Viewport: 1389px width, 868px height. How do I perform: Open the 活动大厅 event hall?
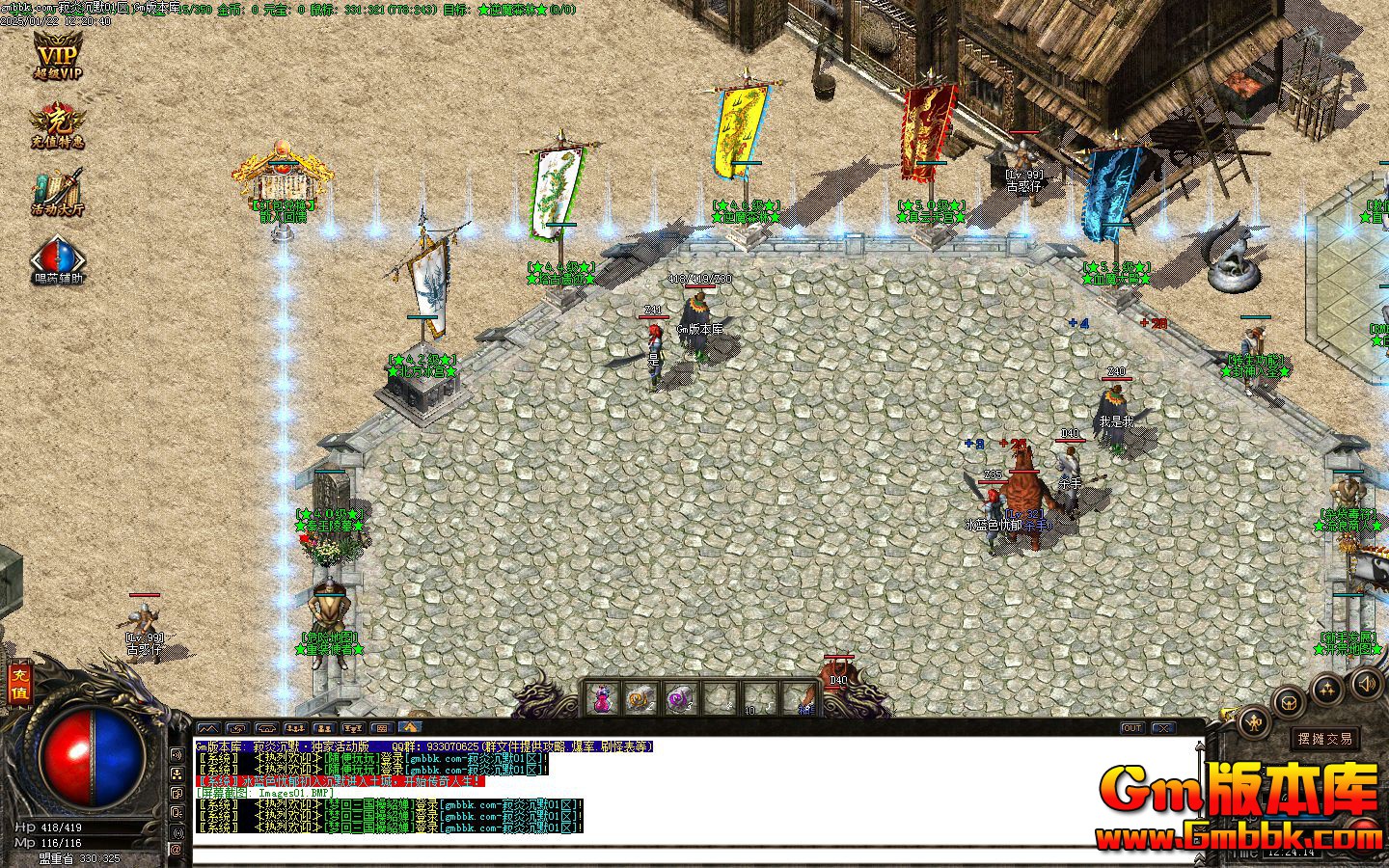click(57, 193)
